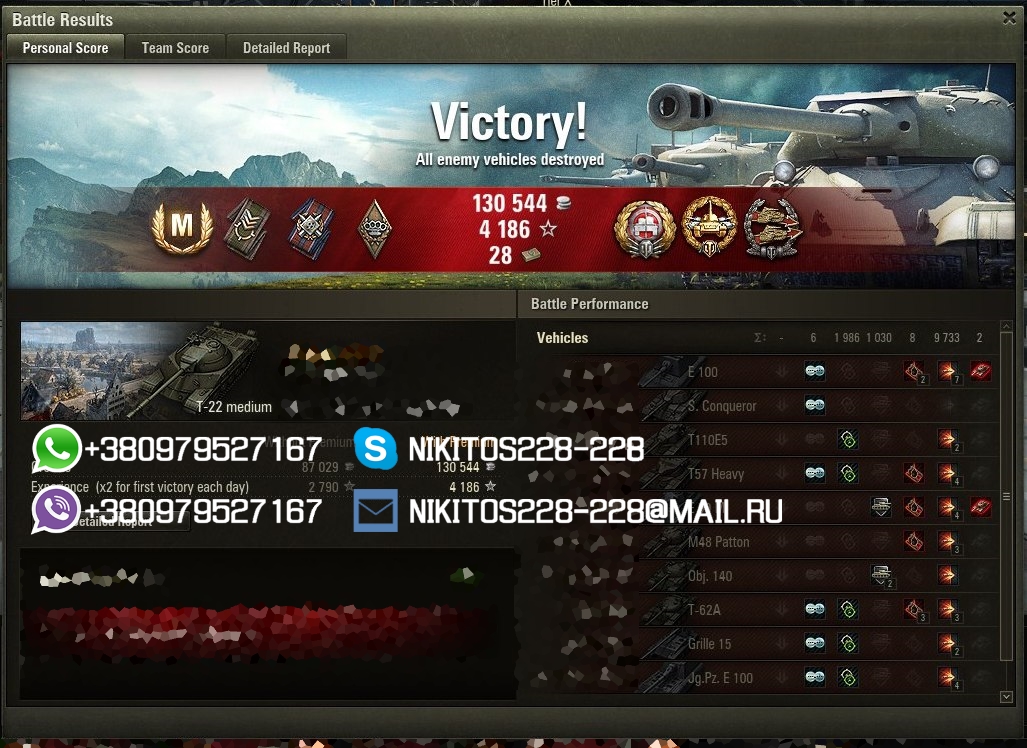Open the Detailed Report tab
Viewport: 1027px width, 748px height.
tap(286, 47)
